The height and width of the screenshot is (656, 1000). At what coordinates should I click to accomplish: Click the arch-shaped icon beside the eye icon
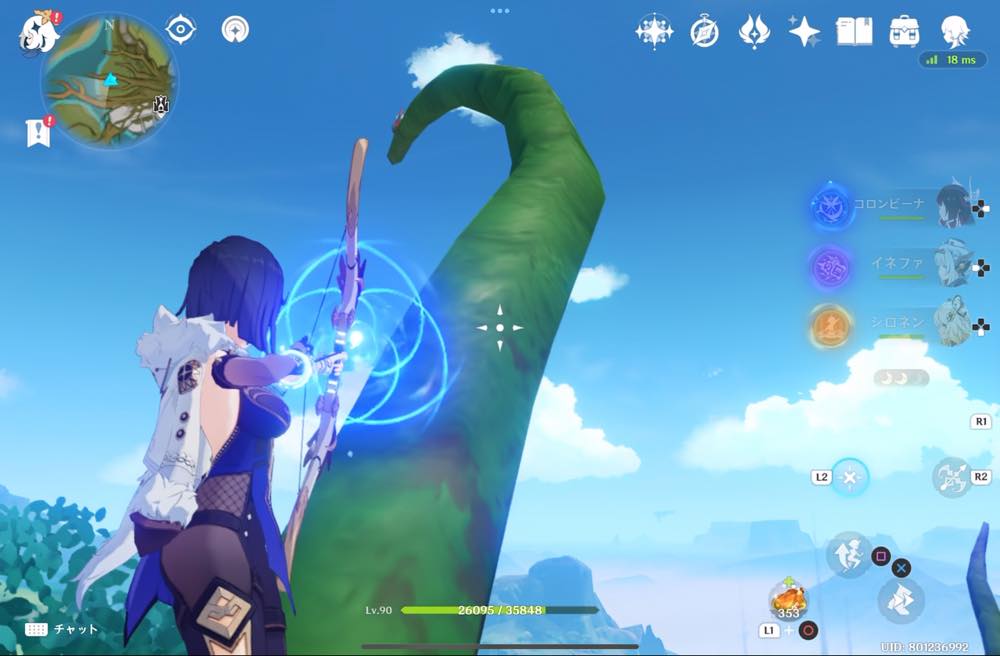[x=235, y=29]
